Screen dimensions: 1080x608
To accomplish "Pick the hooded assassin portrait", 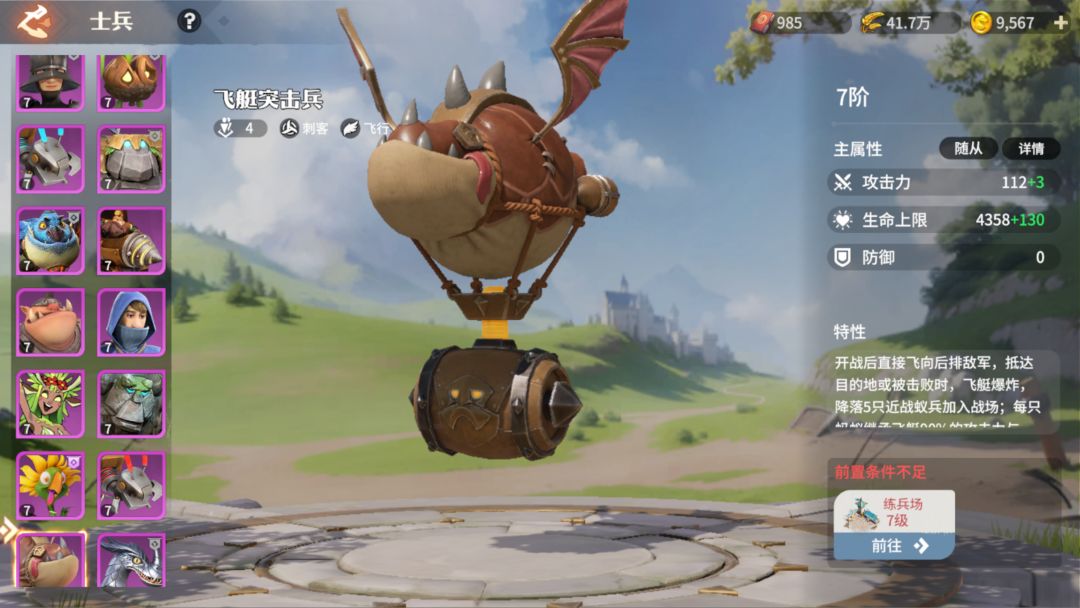I will (131, 322).
